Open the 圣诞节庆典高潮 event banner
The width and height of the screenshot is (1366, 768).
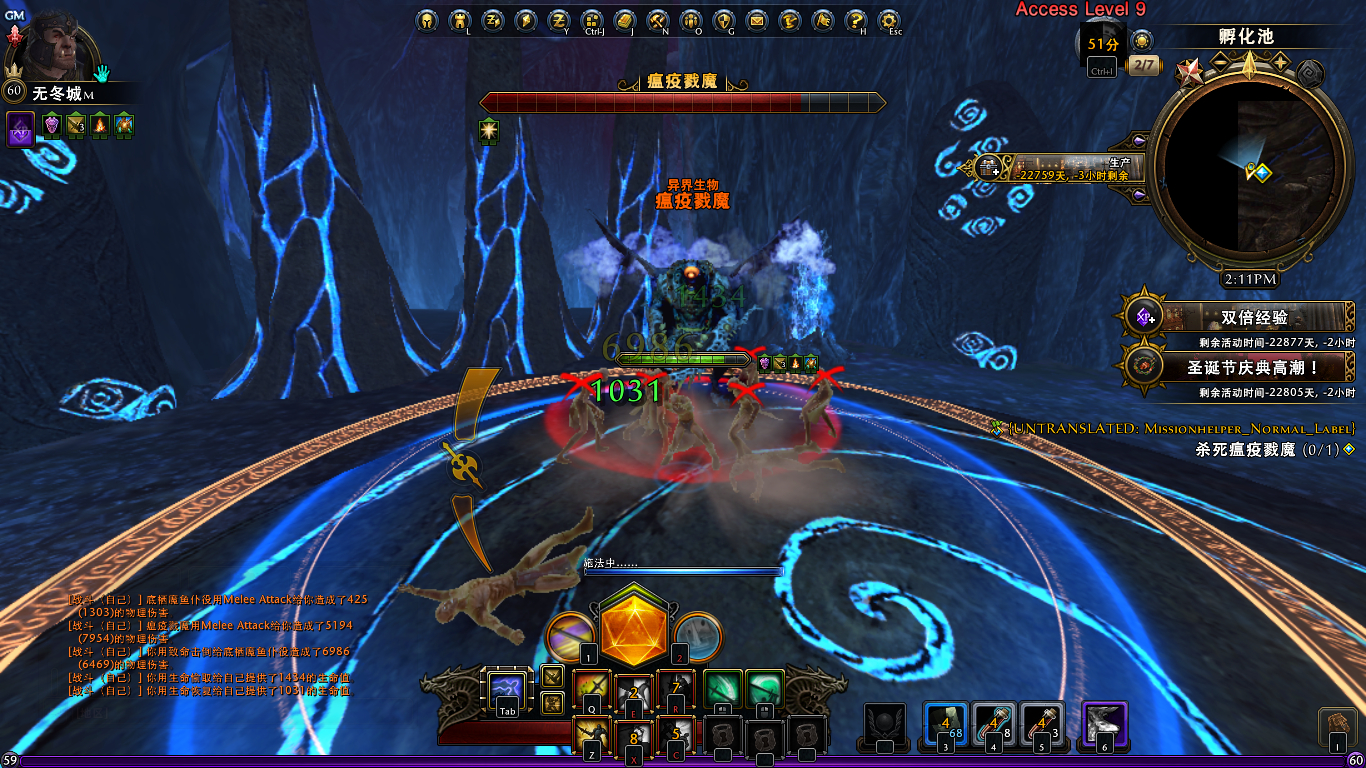(x=1240, y=366)
